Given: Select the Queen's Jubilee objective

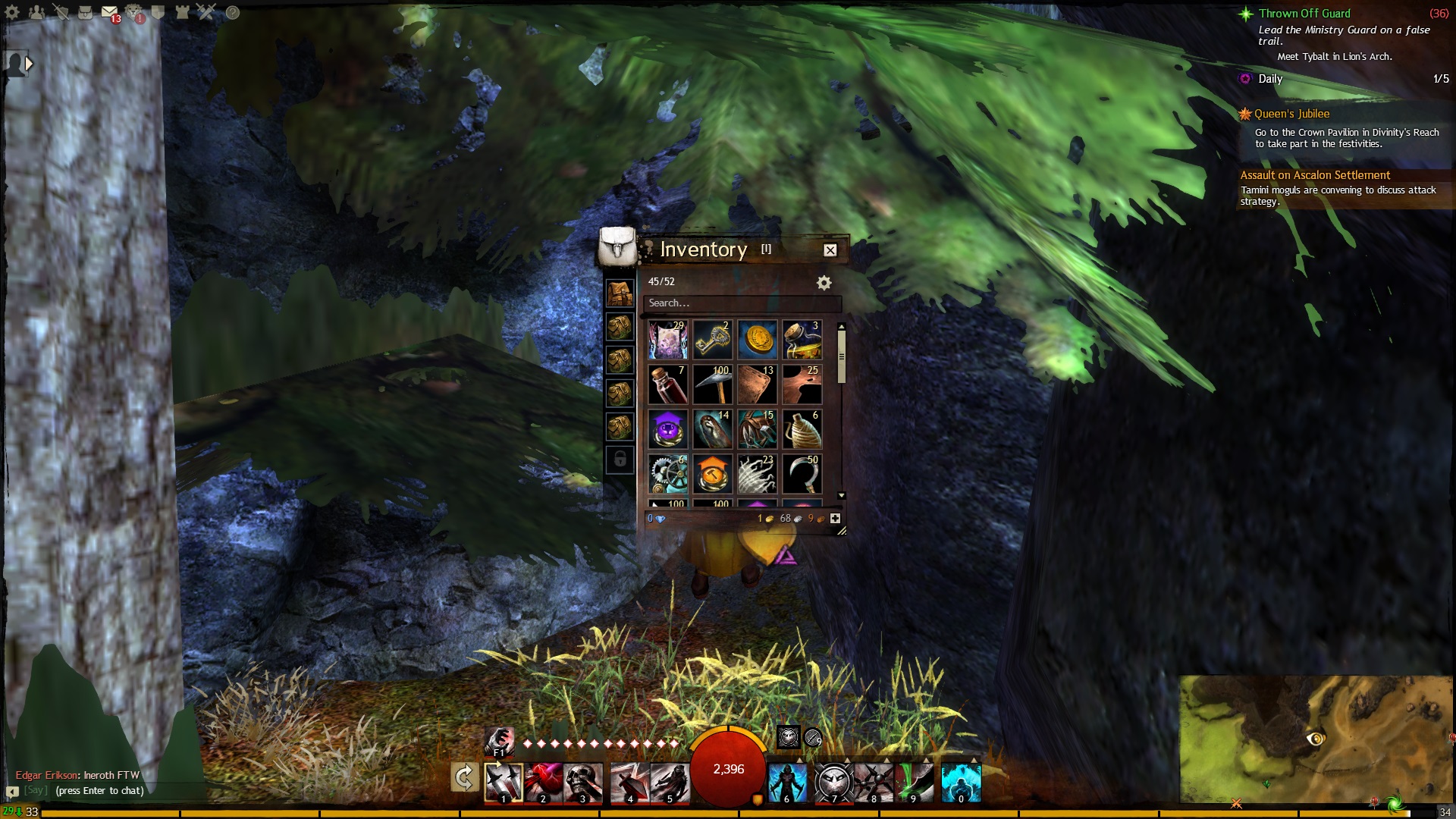Looking at the screenshot, I should pyautogui.click(x=1291, y=114).
